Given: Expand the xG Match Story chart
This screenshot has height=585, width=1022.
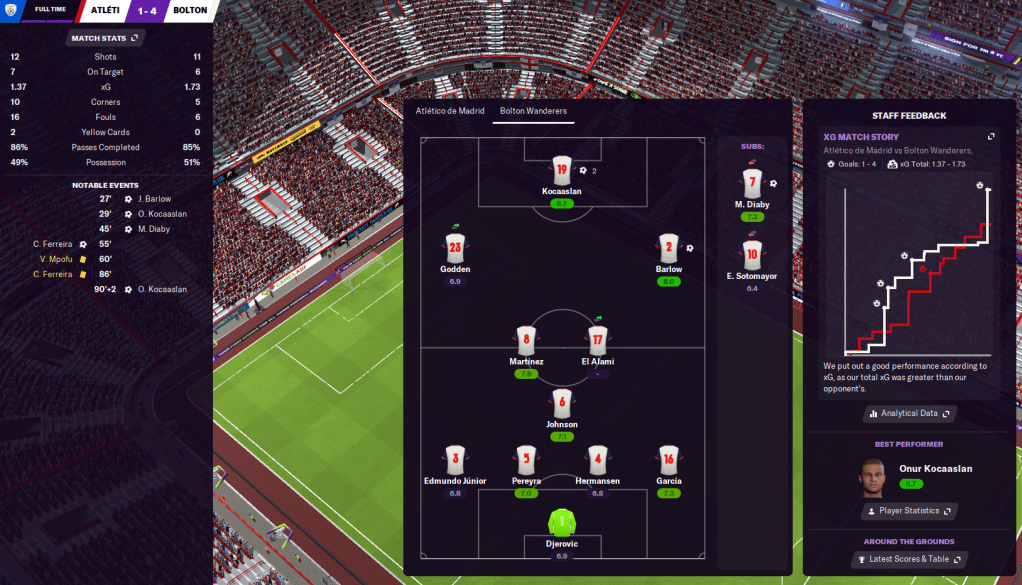Looking at the screenshot, I should pos(991,137).
